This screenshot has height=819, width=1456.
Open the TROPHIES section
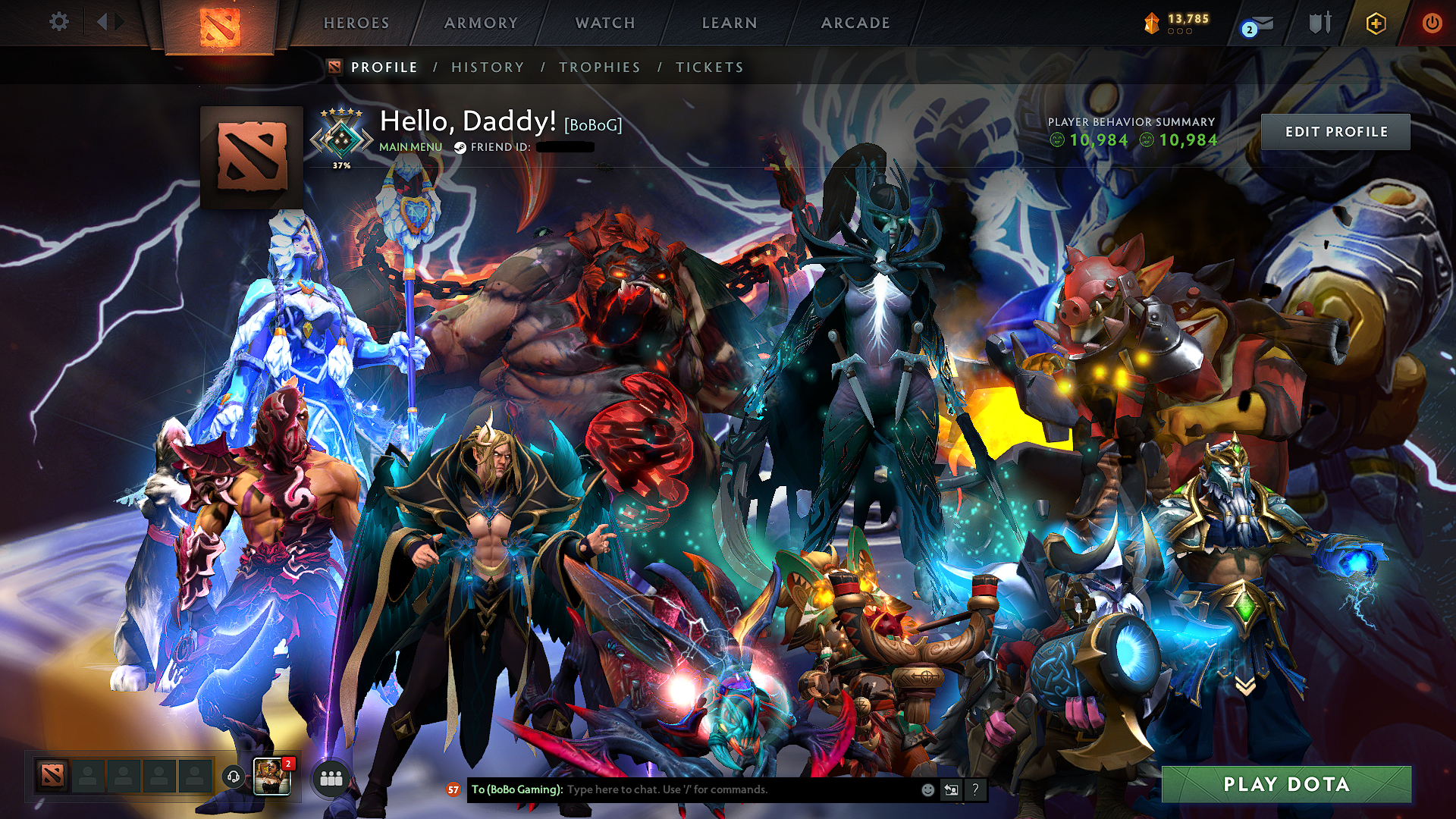point(599,67)
